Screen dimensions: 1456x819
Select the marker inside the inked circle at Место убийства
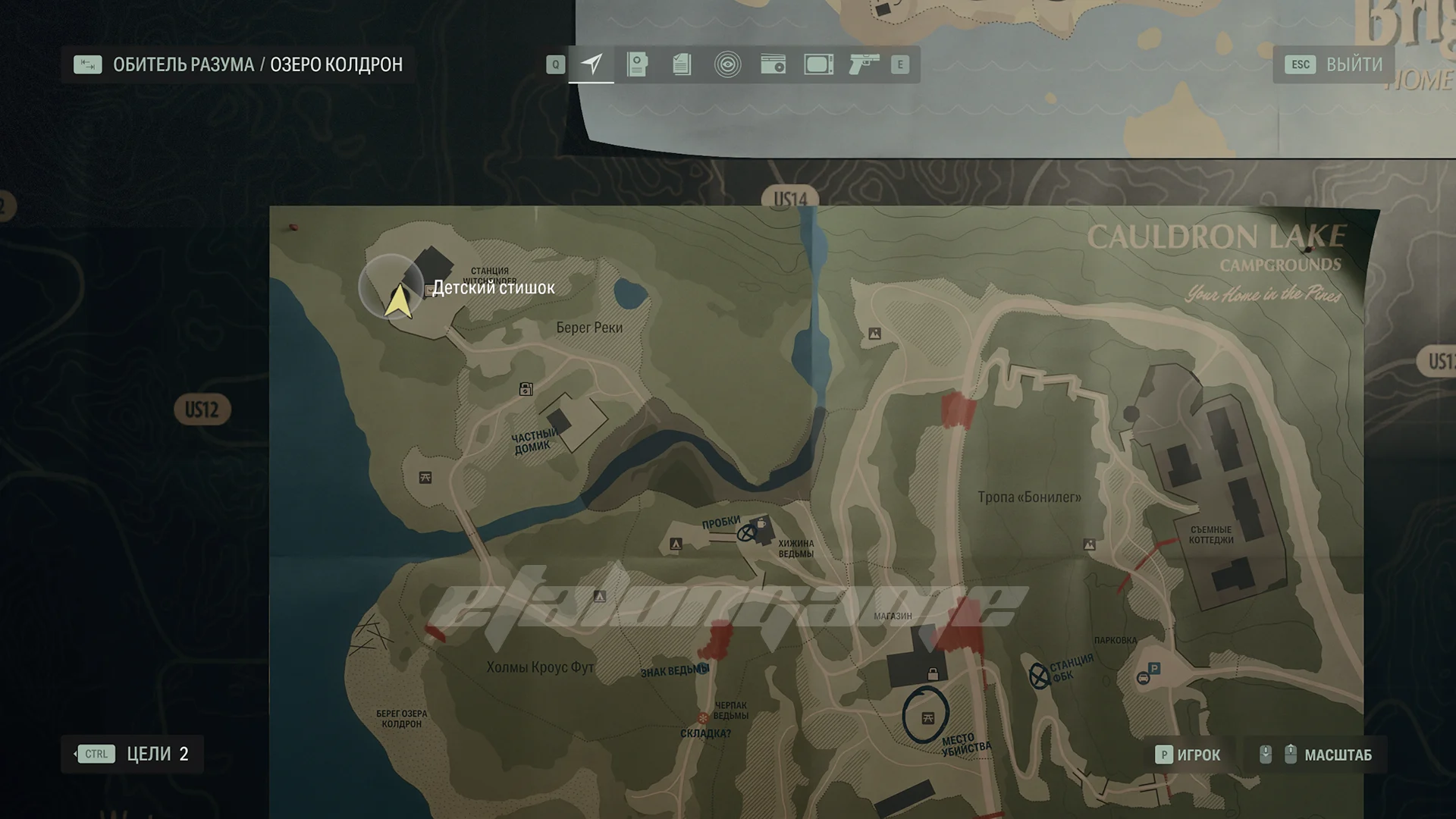pyautogui.click(x=927, y=717)
